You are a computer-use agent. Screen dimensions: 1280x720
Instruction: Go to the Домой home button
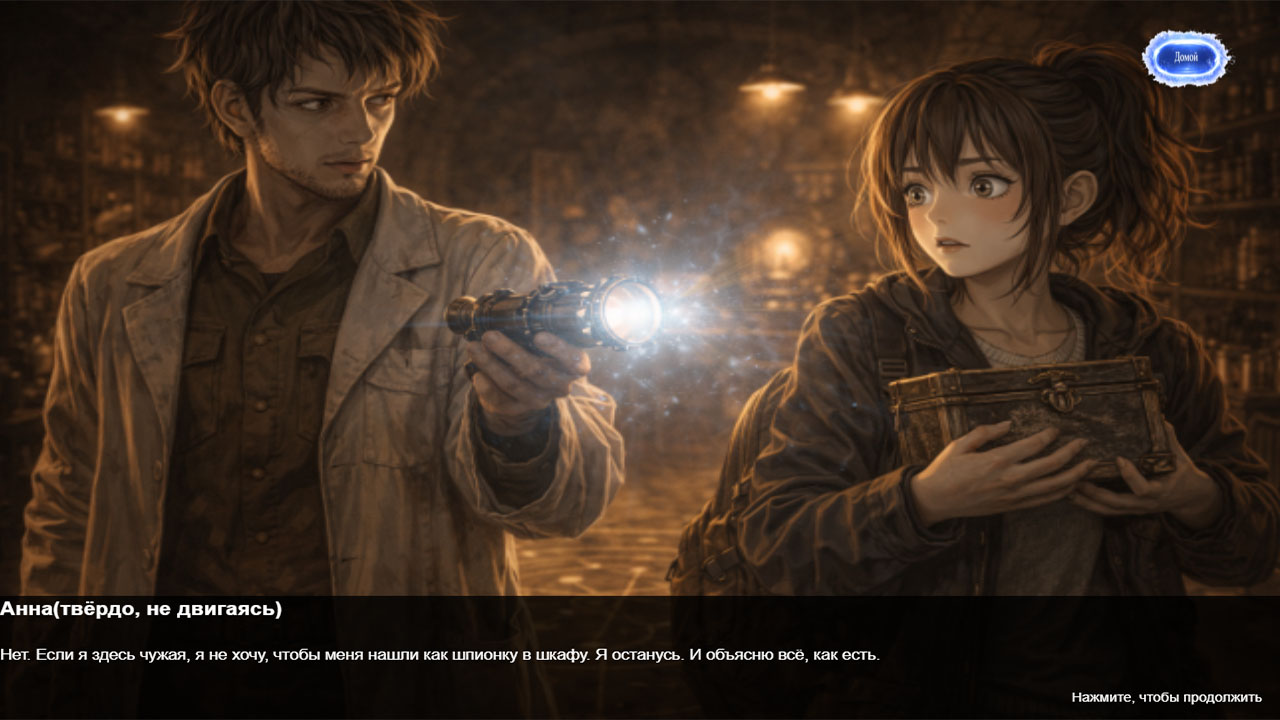[1186, 58]
